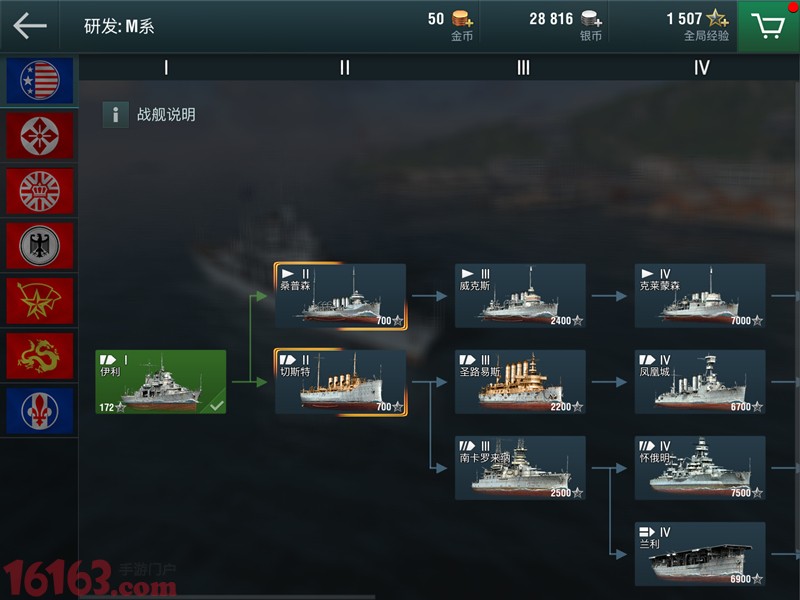Choose the tier II ship 切斯特
Image resolution: width=800 pixels, height=600 pixels.
point(340,382)
